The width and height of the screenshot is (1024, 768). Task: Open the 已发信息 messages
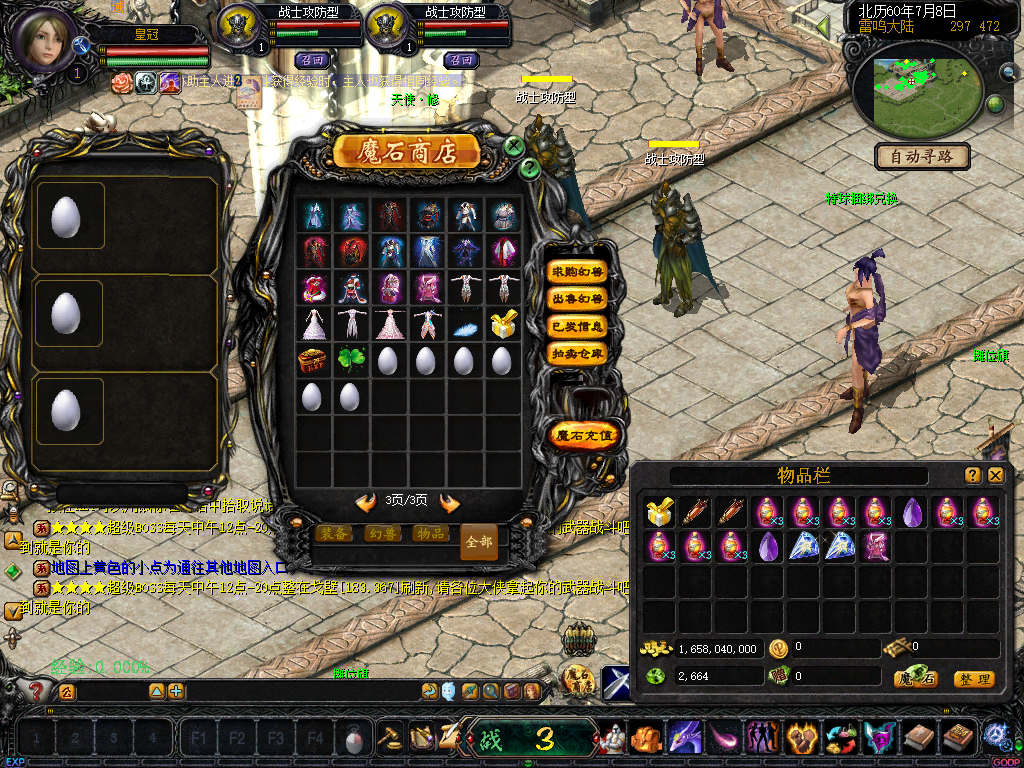click(578, 326)
